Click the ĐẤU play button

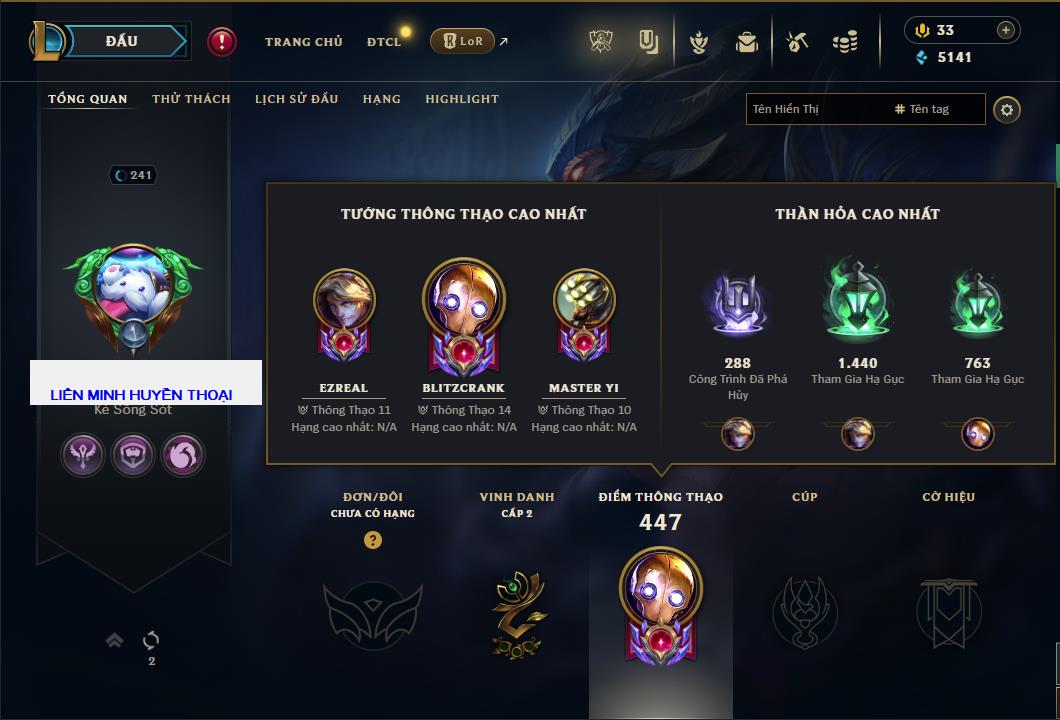[x=122, y=41]
